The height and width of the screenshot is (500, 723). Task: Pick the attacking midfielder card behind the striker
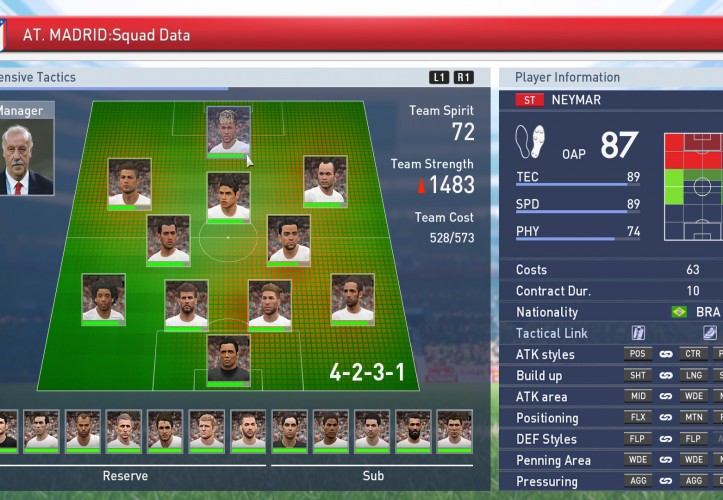(228, 196)
